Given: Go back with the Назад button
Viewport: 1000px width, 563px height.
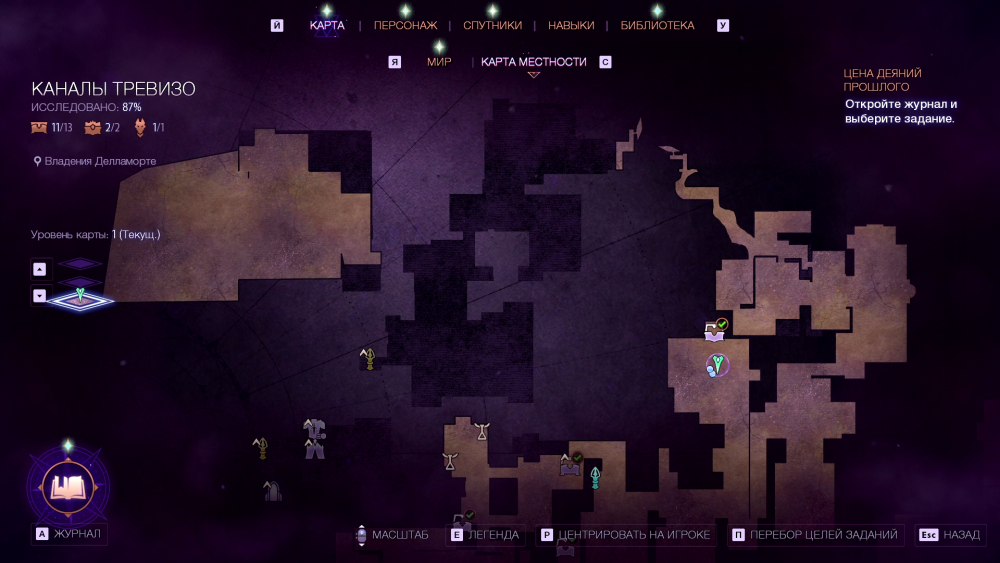Looking at the screenshot, I should click(x=951, y=535).
